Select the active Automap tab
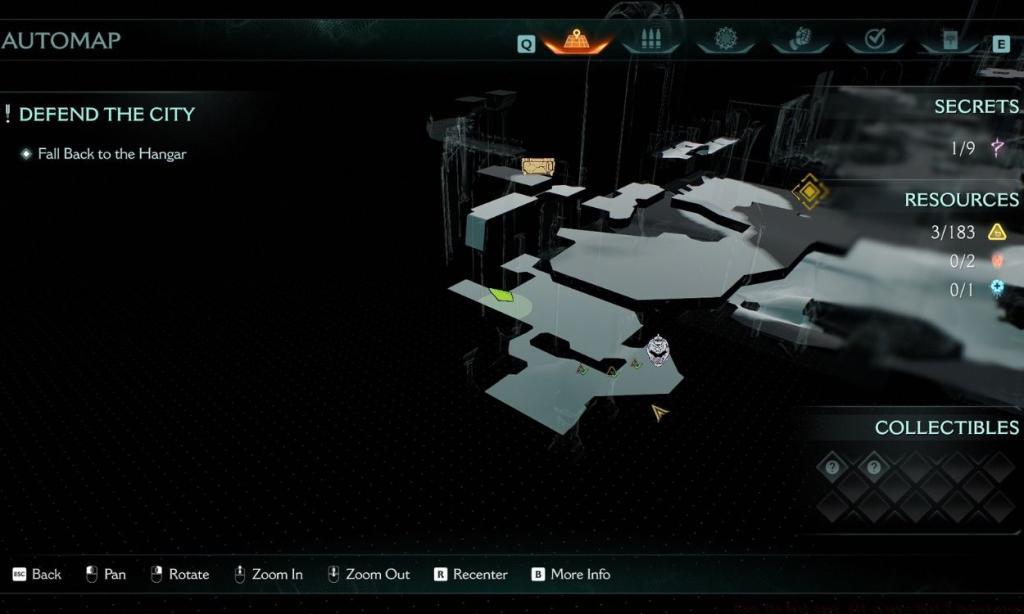Viewport: 1024px width, 614px height. (577, 41)
